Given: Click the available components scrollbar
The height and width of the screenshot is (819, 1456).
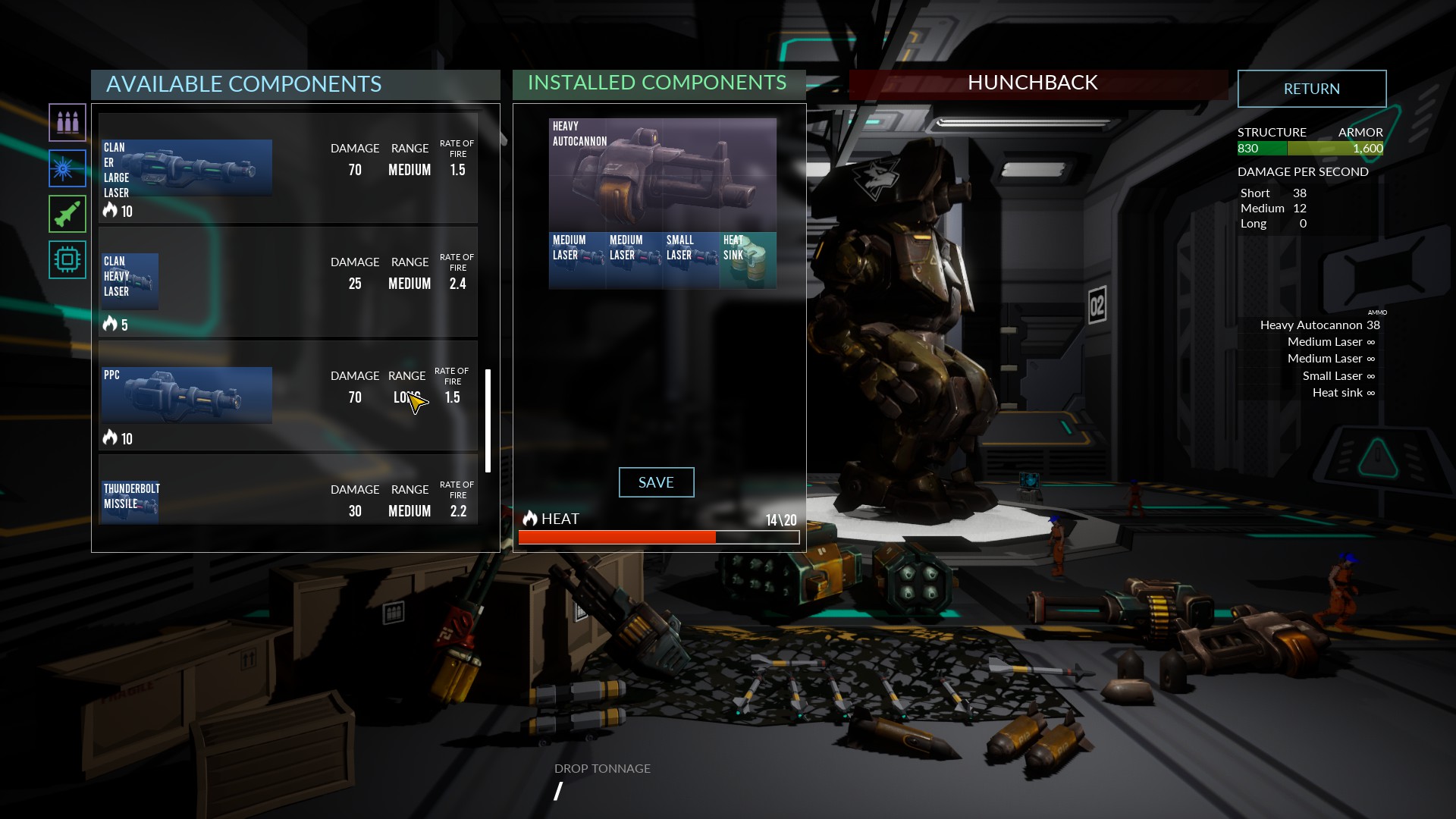Looking at the screenshot, I should (488, 421).
